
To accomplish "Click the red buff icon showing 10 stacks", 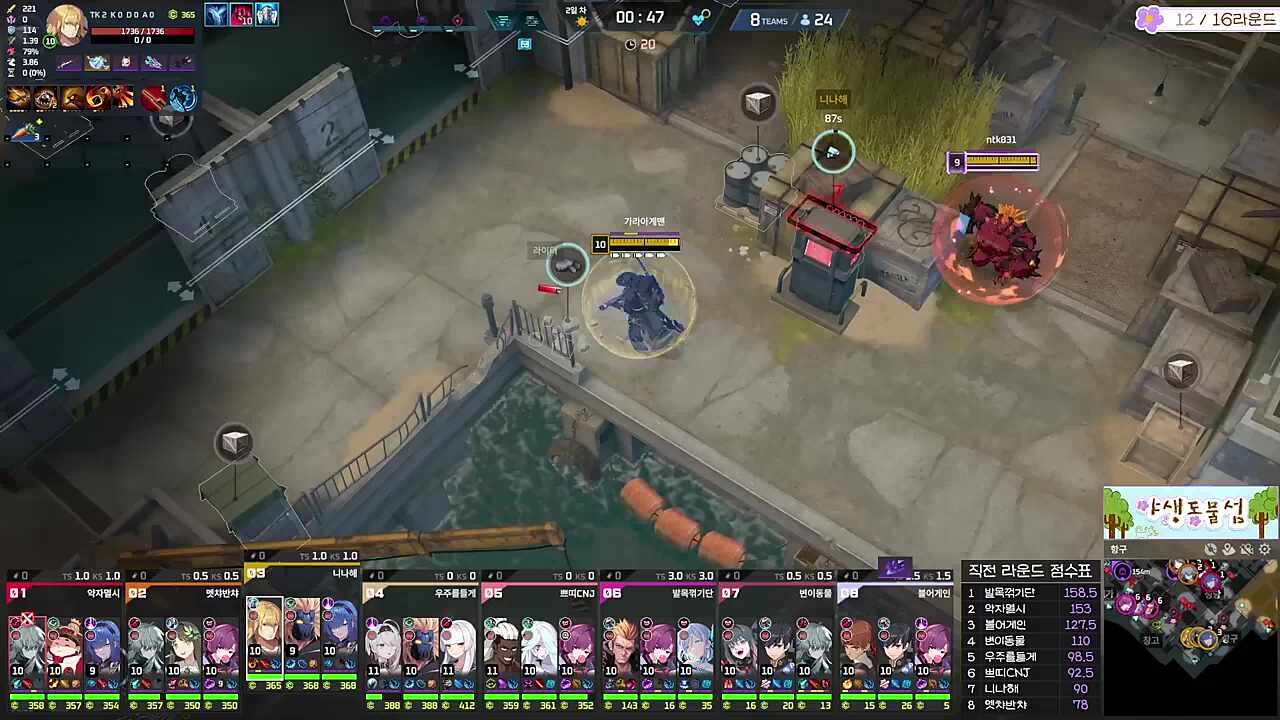I will (x=242, y=14).
